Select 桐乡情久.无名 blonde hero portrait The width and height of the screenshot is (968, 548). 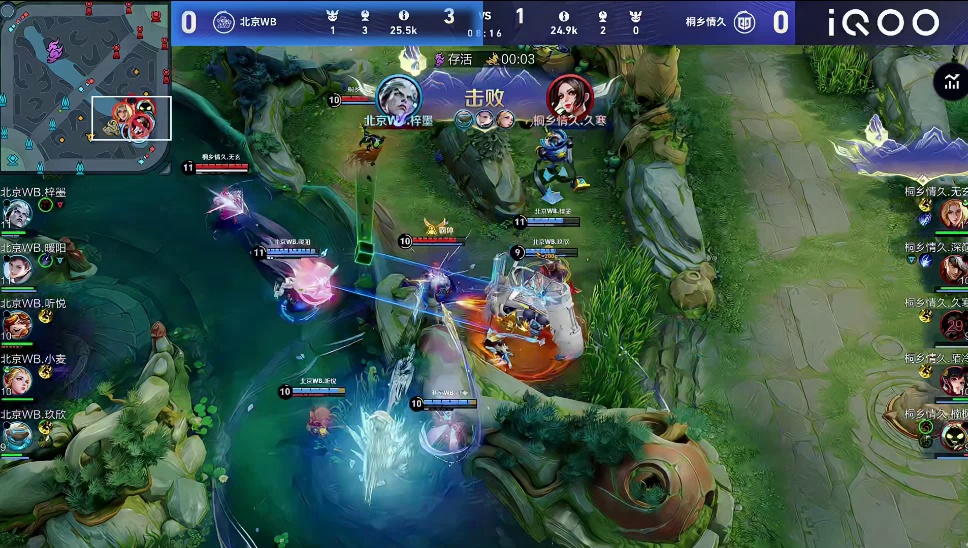tap(952, 212)
